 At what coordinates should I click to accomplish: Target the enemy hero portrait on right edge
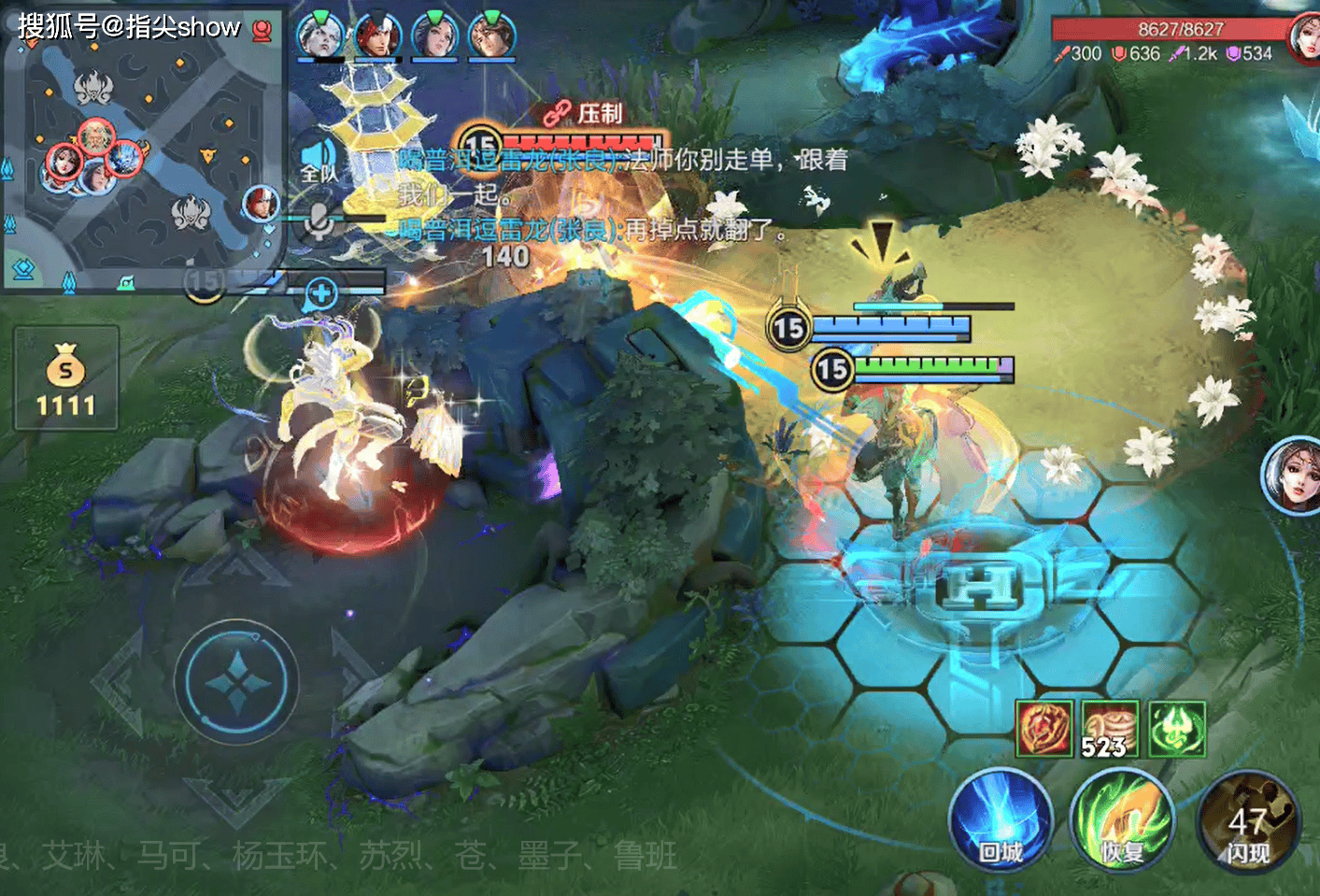coord(1293,475)
